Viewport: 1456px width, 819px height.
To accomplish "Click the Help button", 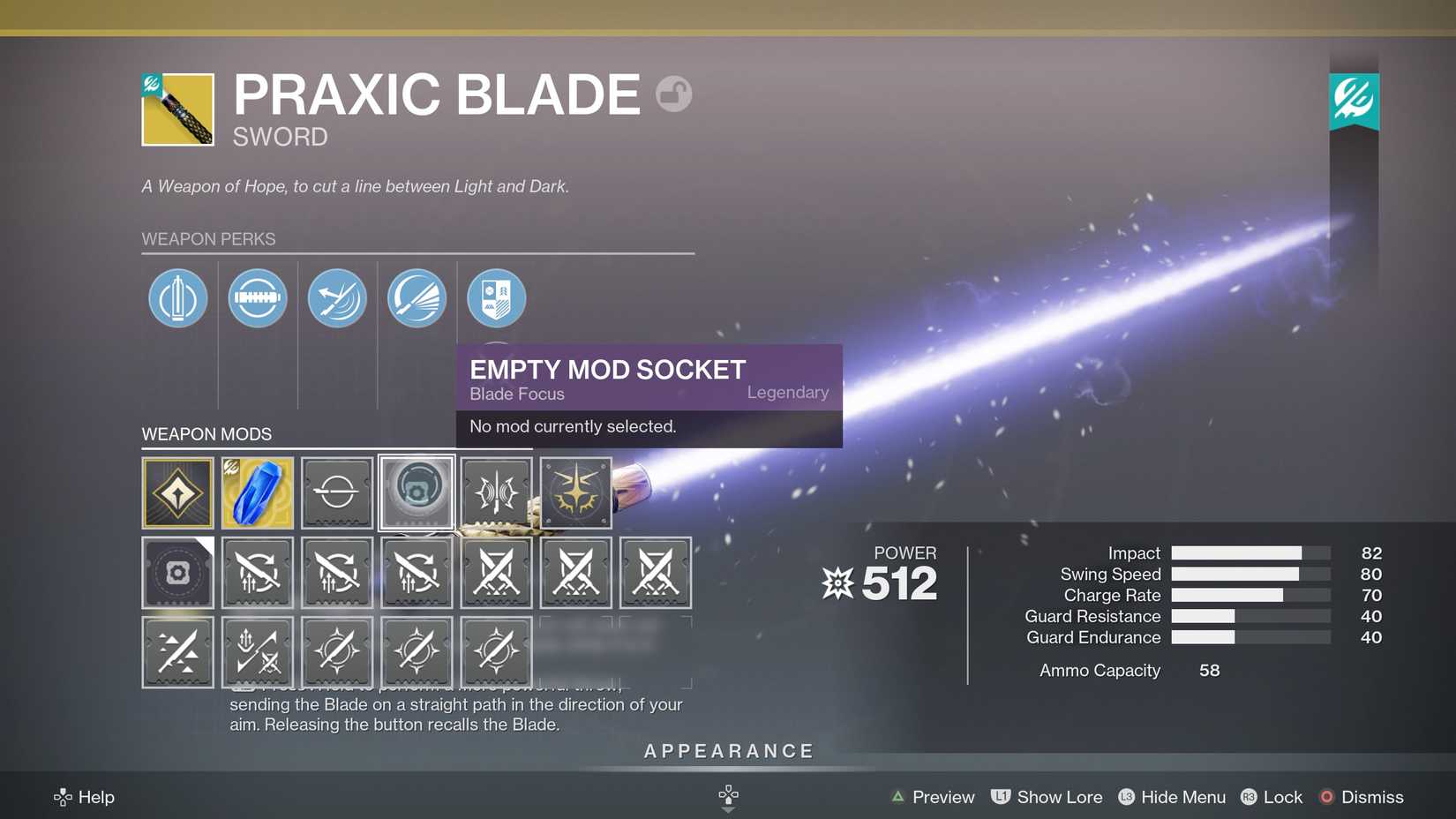I will [84, 797].
